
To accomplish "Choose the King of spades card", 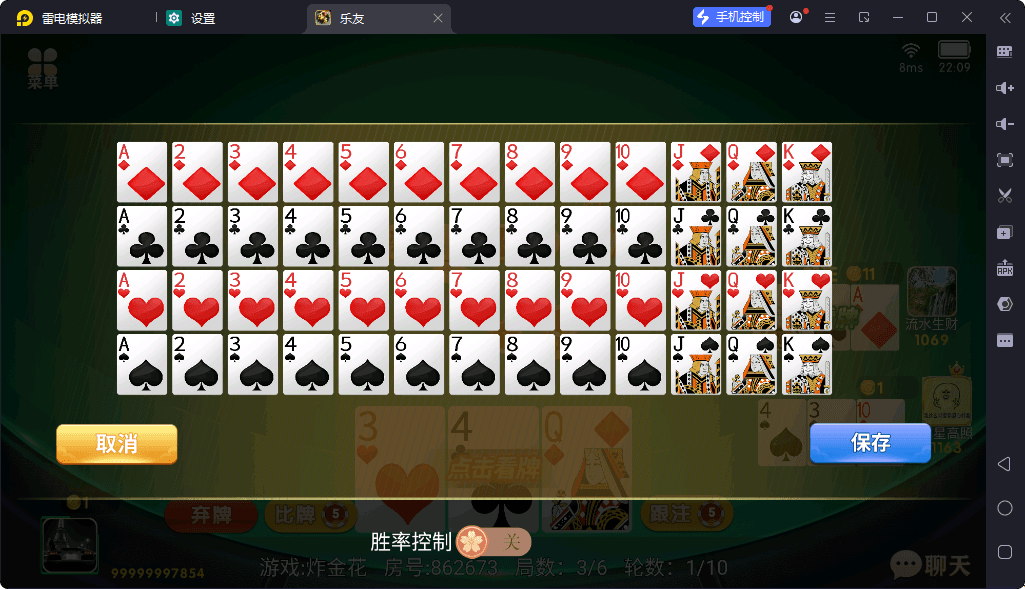I will tap(807, 364).
